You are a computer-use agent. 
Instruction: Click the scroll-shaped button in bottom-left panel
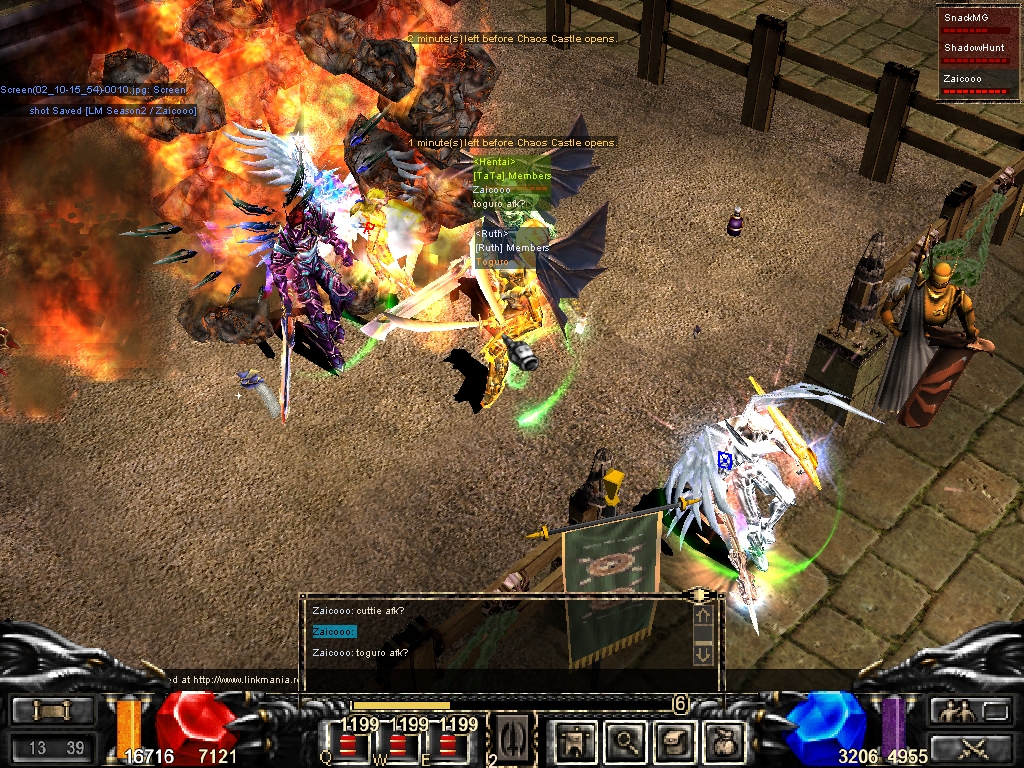pos(53,711)
